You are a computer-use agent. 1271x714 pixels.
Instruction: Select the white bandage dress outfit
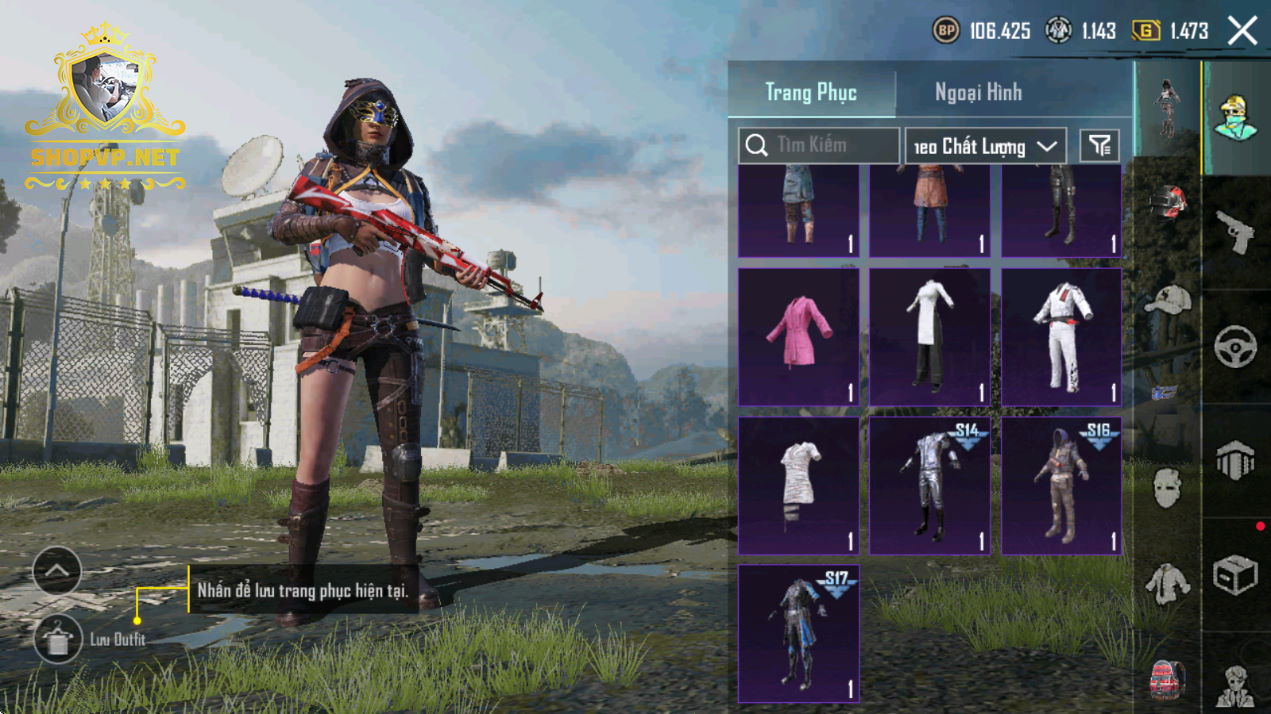pos(798,485)
